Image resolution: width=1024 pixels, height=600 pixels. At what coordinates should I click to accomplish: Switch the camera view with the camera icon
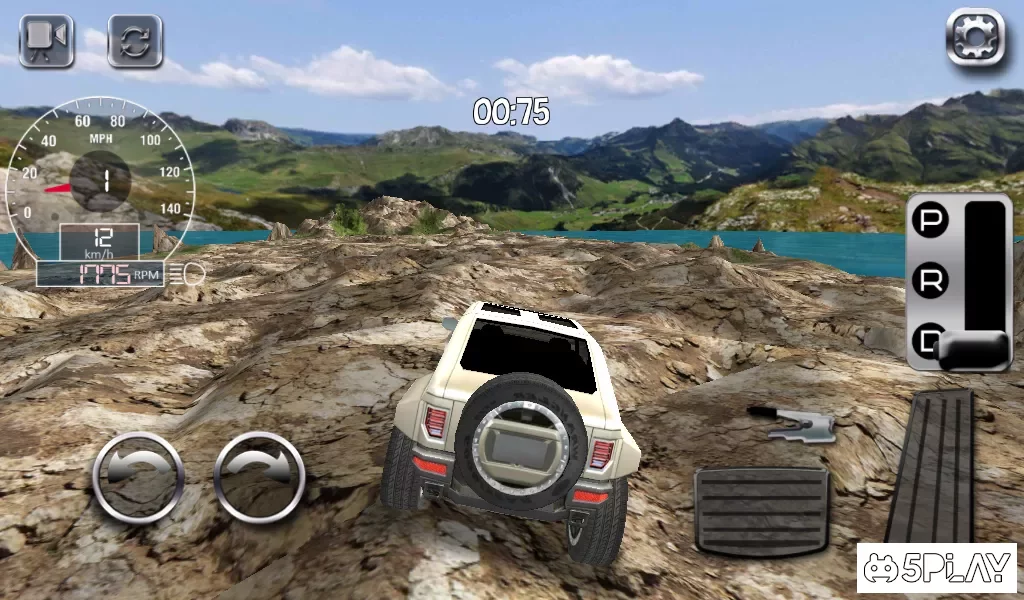coord(47,40)
